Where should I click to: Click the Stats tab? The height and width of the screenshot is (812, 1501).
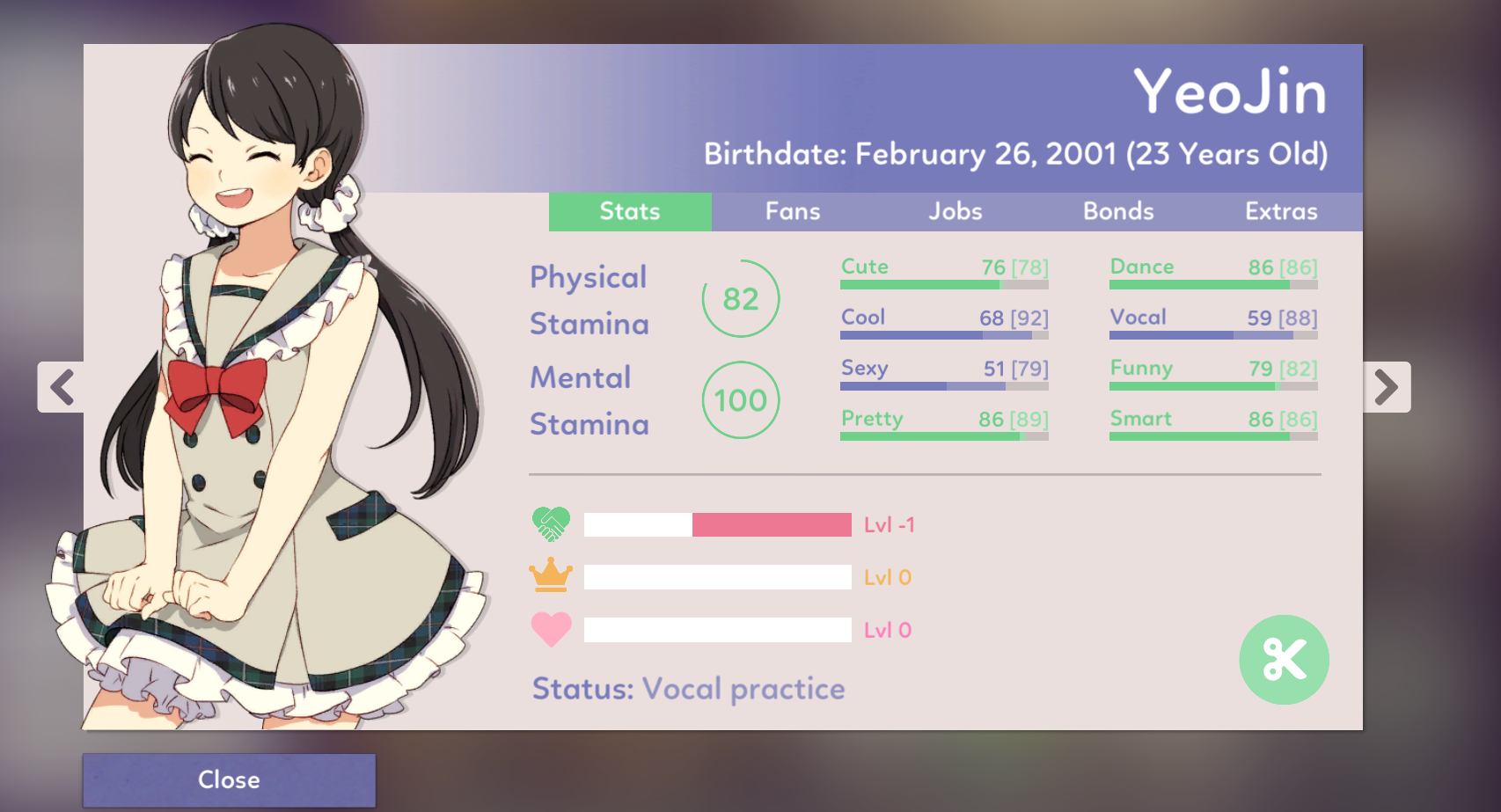point(630,212)
